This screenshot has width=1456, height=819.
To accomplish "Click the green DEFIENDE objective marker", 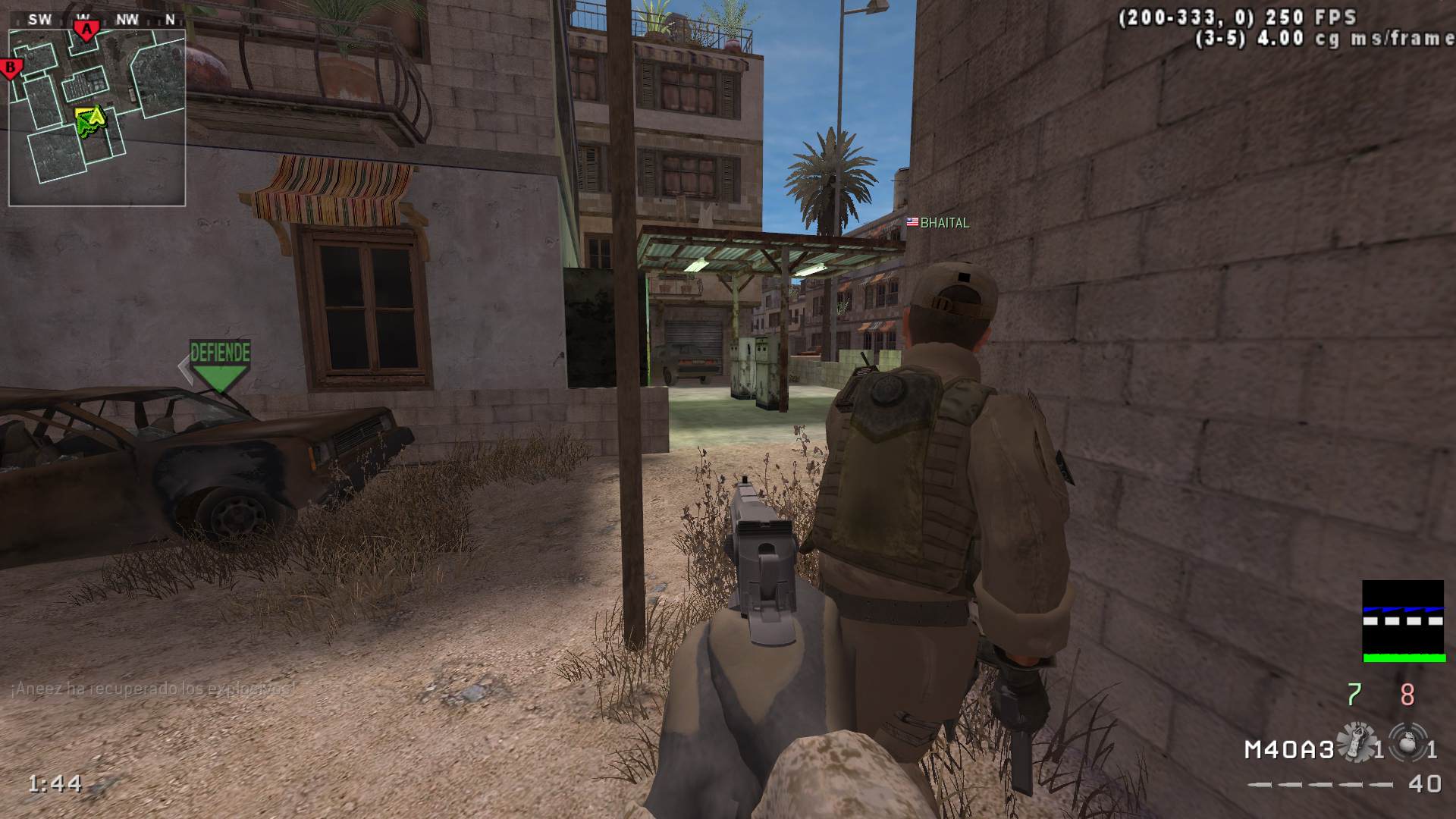I will [x=220, y=364].
